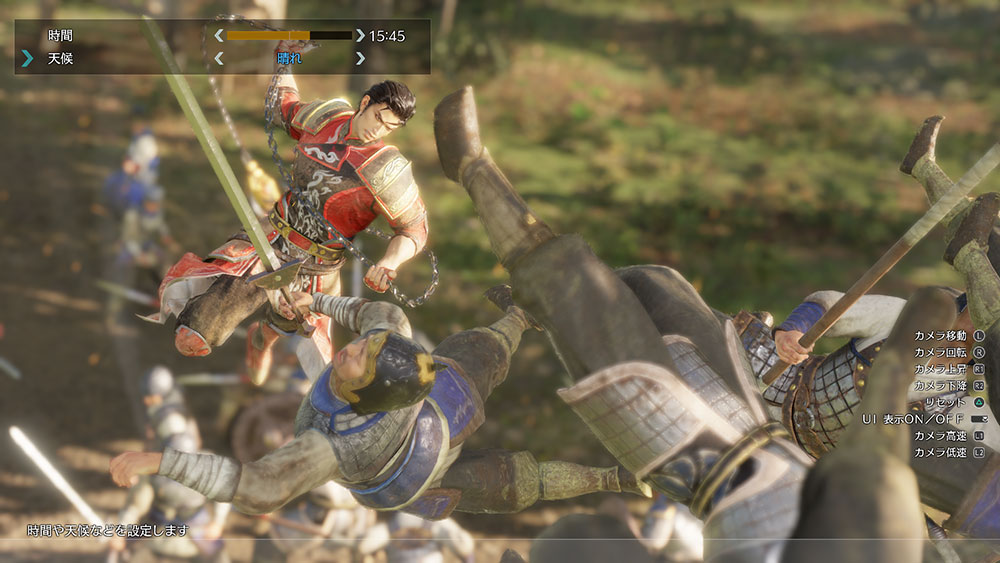Click the orange time-of-day slider bar
This screenshot has width=1000, height=563.
coord(289,35)
